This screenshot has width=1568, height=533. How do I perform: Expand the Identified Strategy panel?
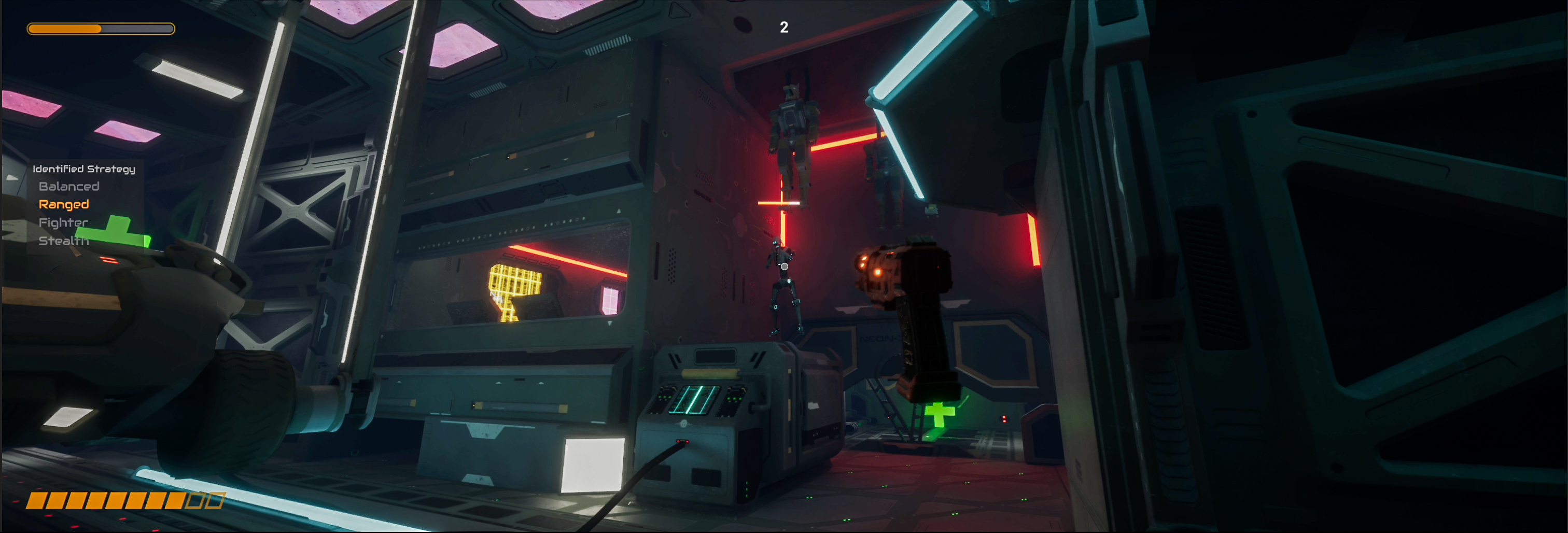[x=85, y=168]
